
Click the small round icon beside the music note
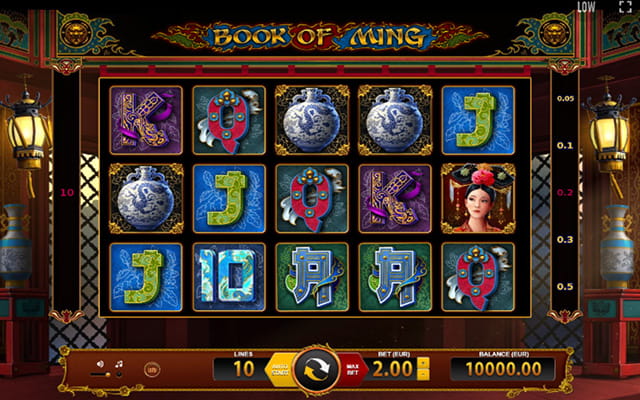(x=151, y=369)
